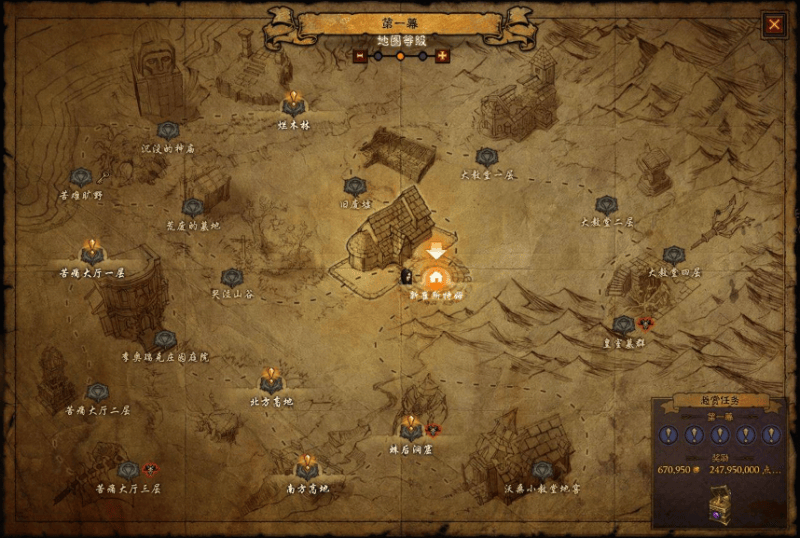Teleport to the 大教堂一层 waypoint
Image resolution: width=800 pixels, height=538 pixels.
click(x=487, y=157)
